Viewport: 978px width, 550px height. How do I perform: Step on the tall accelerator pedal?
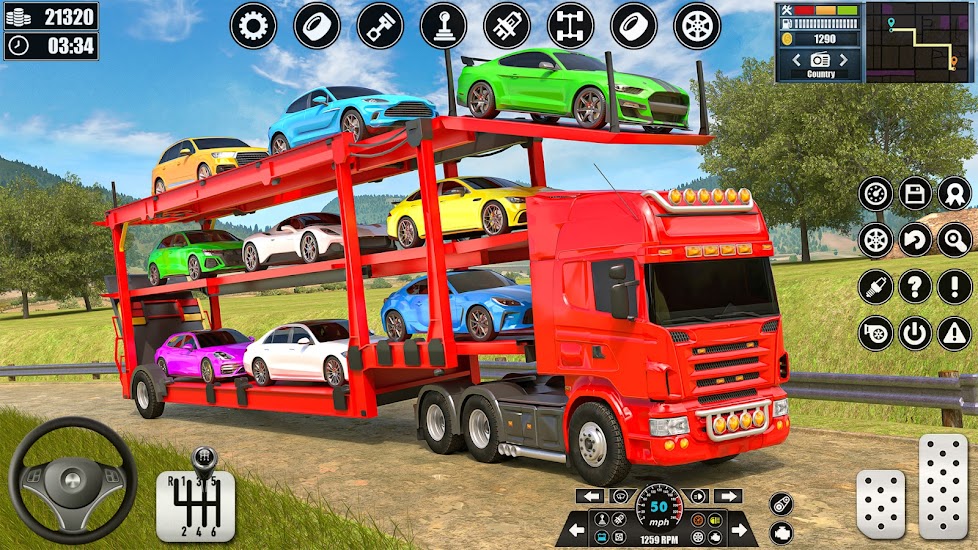pos(943,487)
